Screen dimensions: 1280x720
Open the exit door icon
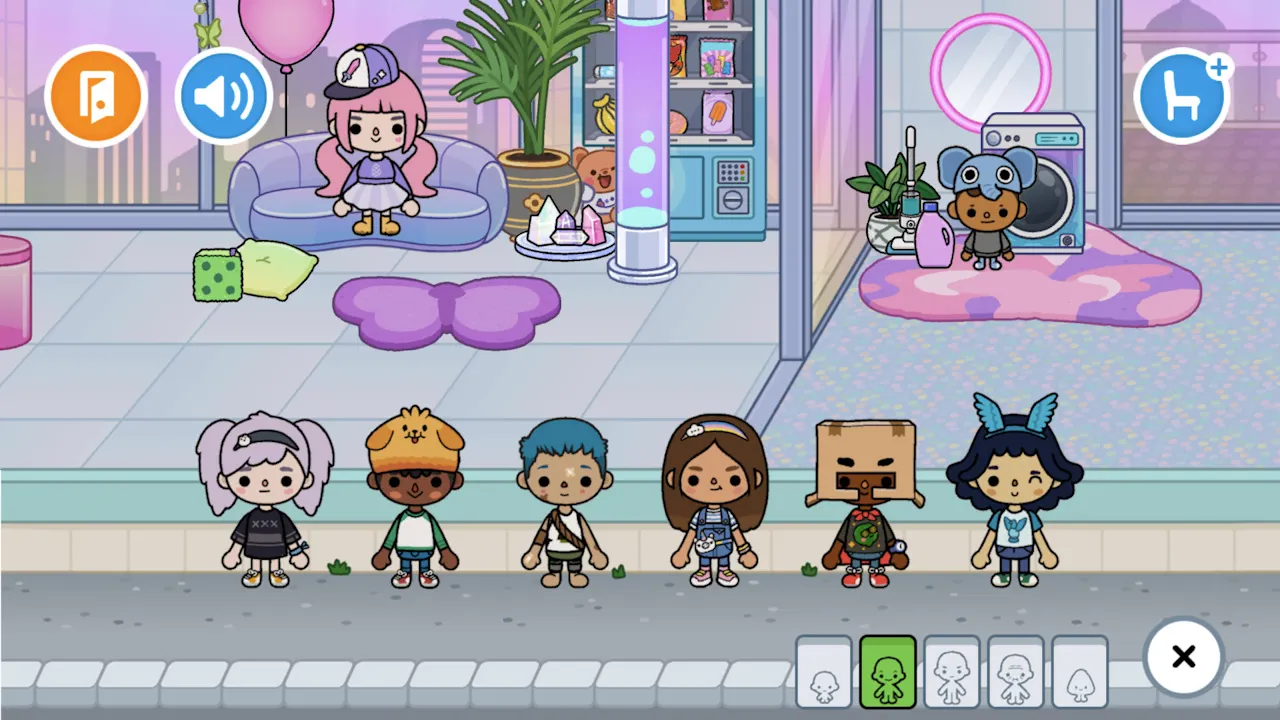tap(96, 95)
